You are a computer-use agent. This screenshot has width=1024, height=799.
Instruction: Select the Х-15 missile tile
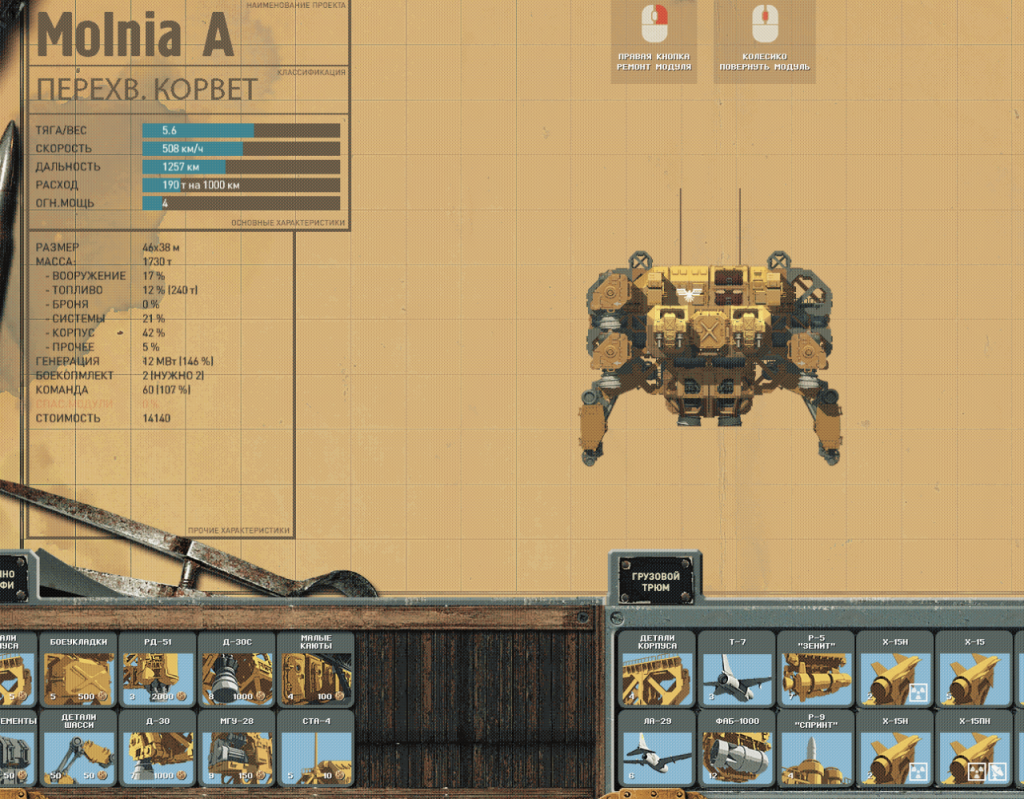pos(973,669)
